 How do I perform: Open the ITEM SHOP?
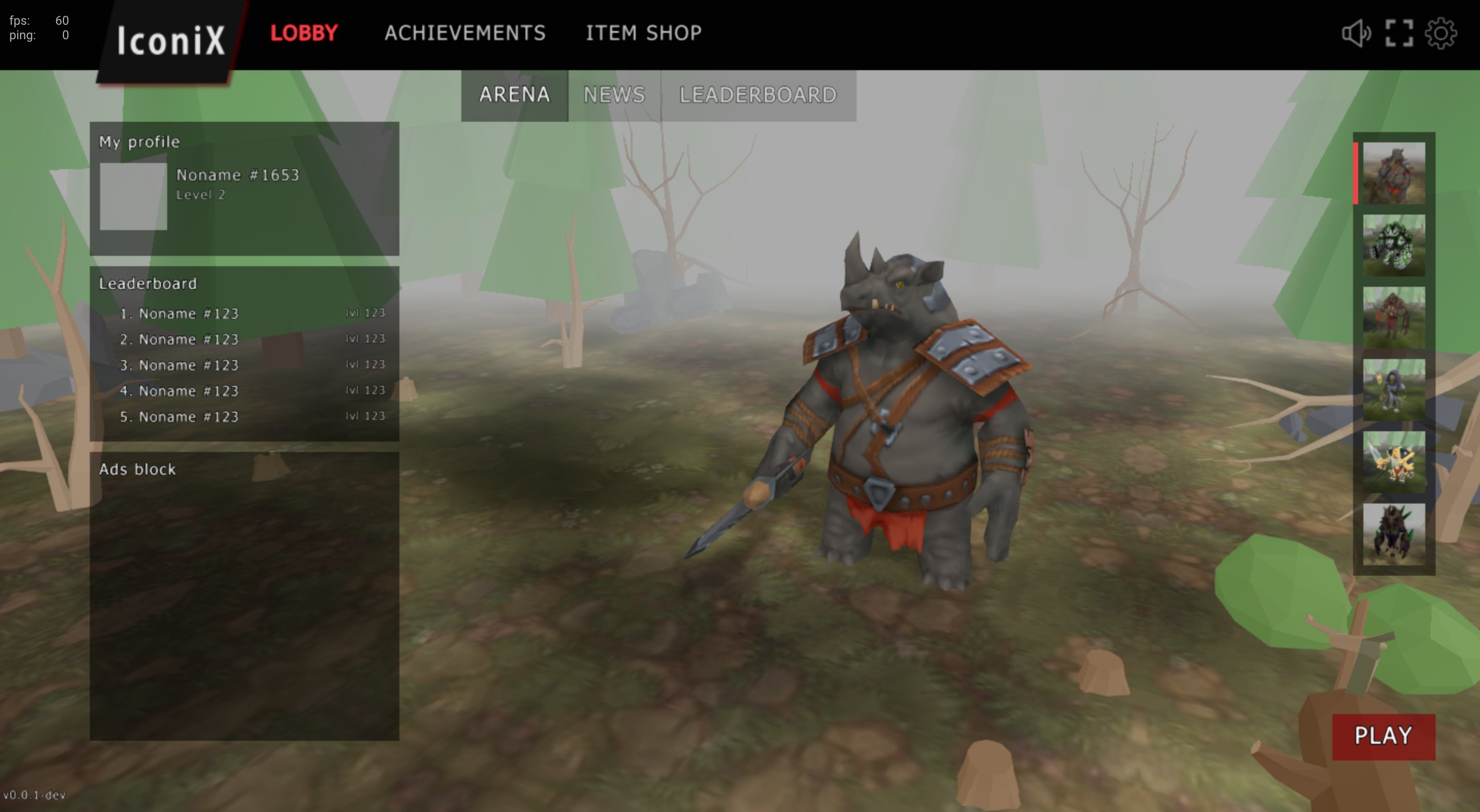tap(644, 33)
